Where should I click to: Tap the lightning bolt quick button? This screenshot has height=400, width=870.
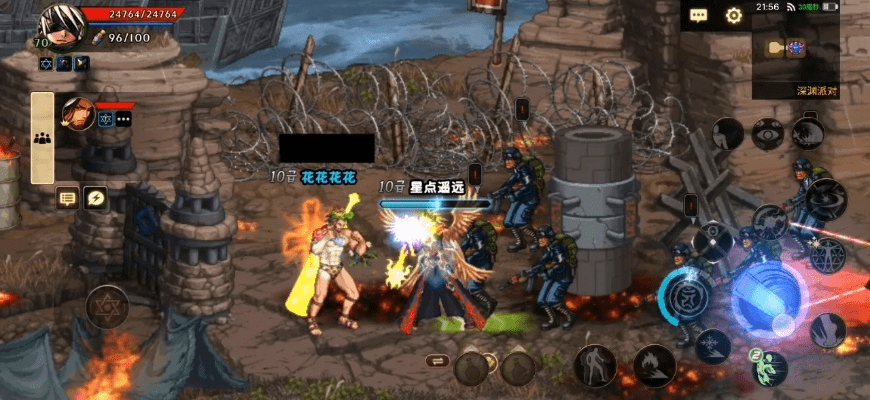point(95,197)
